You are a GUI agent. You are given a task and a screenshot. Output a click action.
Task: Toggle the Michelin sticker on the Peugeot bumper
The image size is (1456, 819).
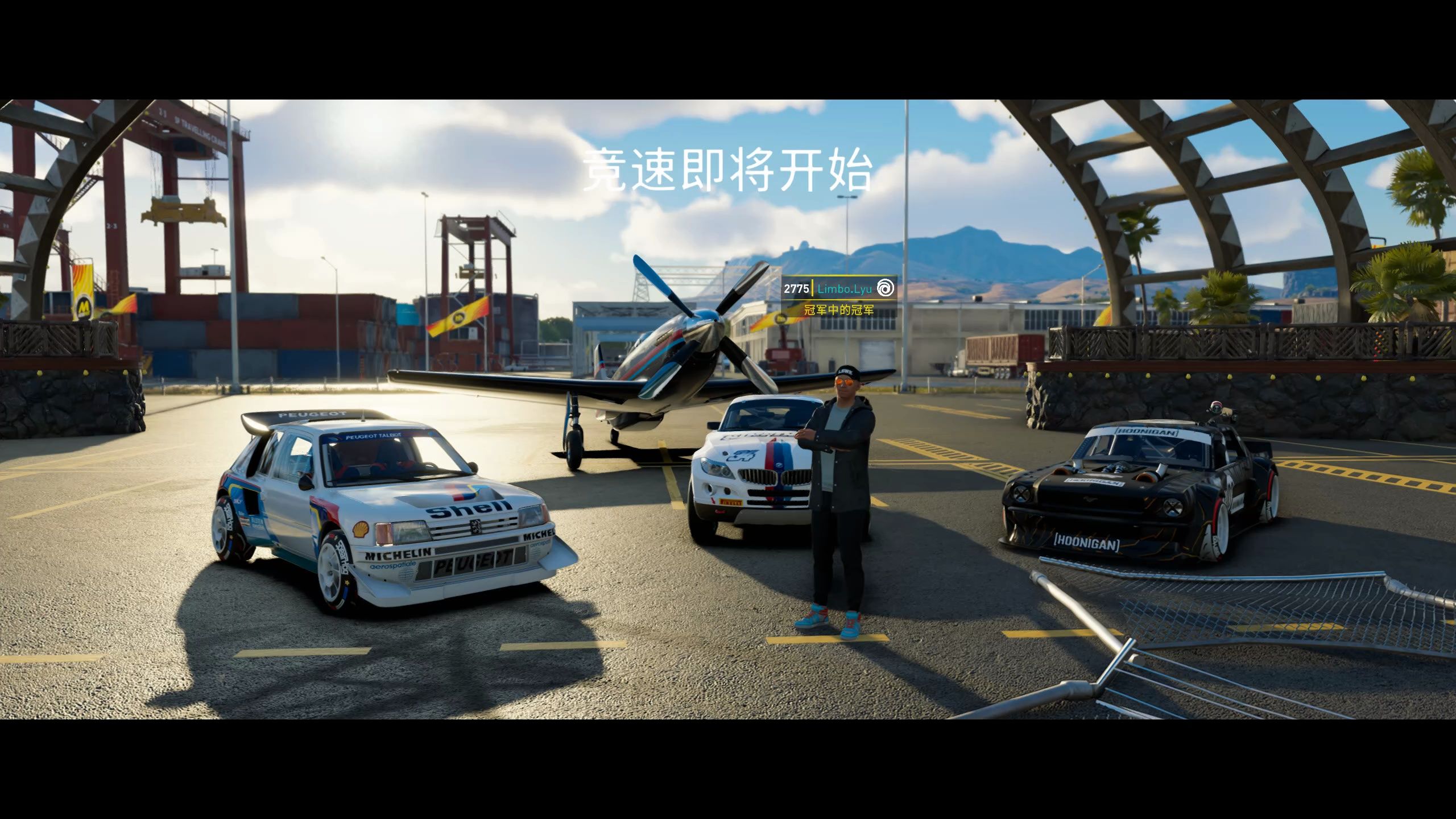pos(398,553)
